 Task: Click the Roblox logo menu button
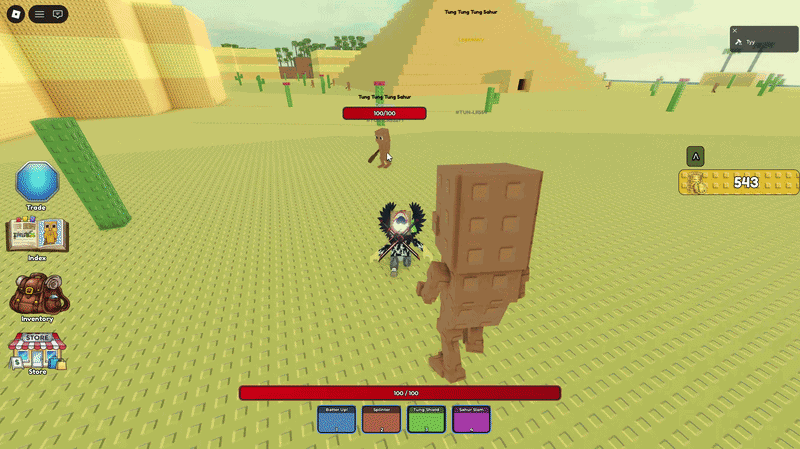tap(15, 14)
